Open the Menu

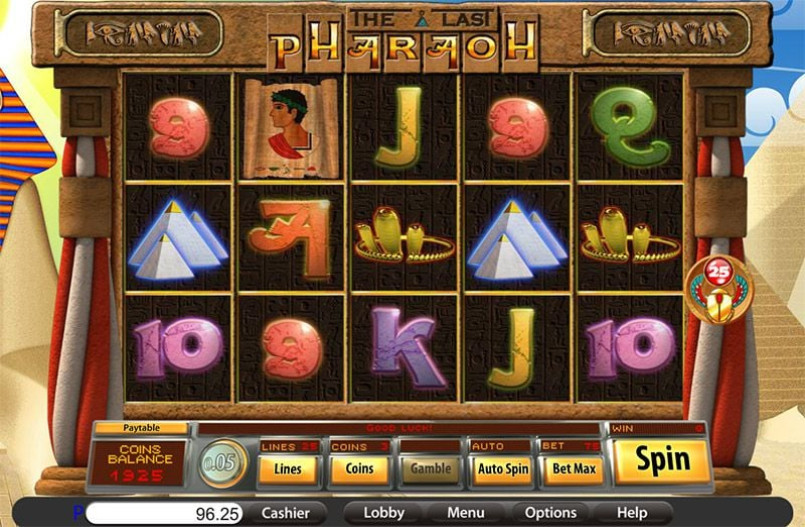pyautogui.click(x=465, y=513)
